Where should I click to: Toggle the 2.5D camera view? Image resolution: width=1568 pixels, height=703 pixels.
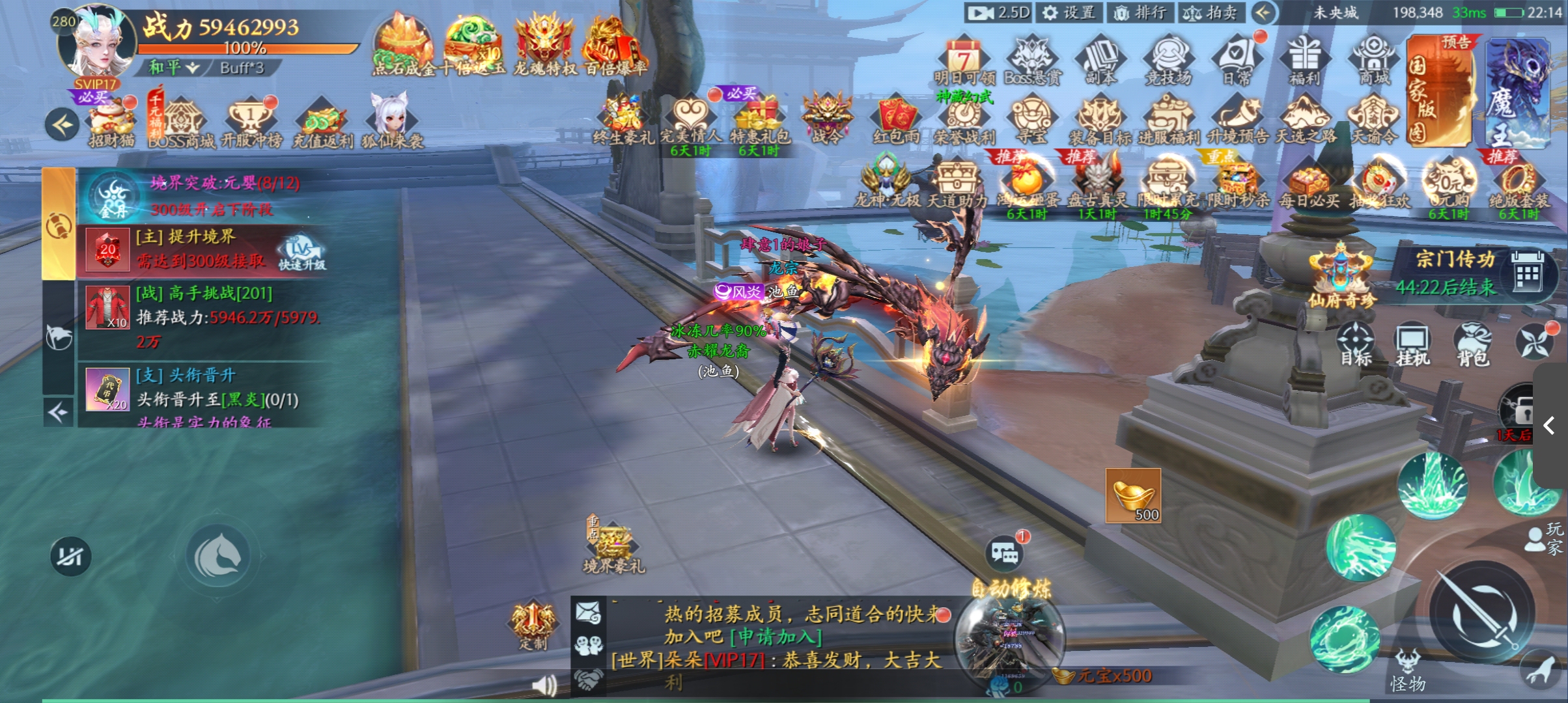(x=999, y=13)
